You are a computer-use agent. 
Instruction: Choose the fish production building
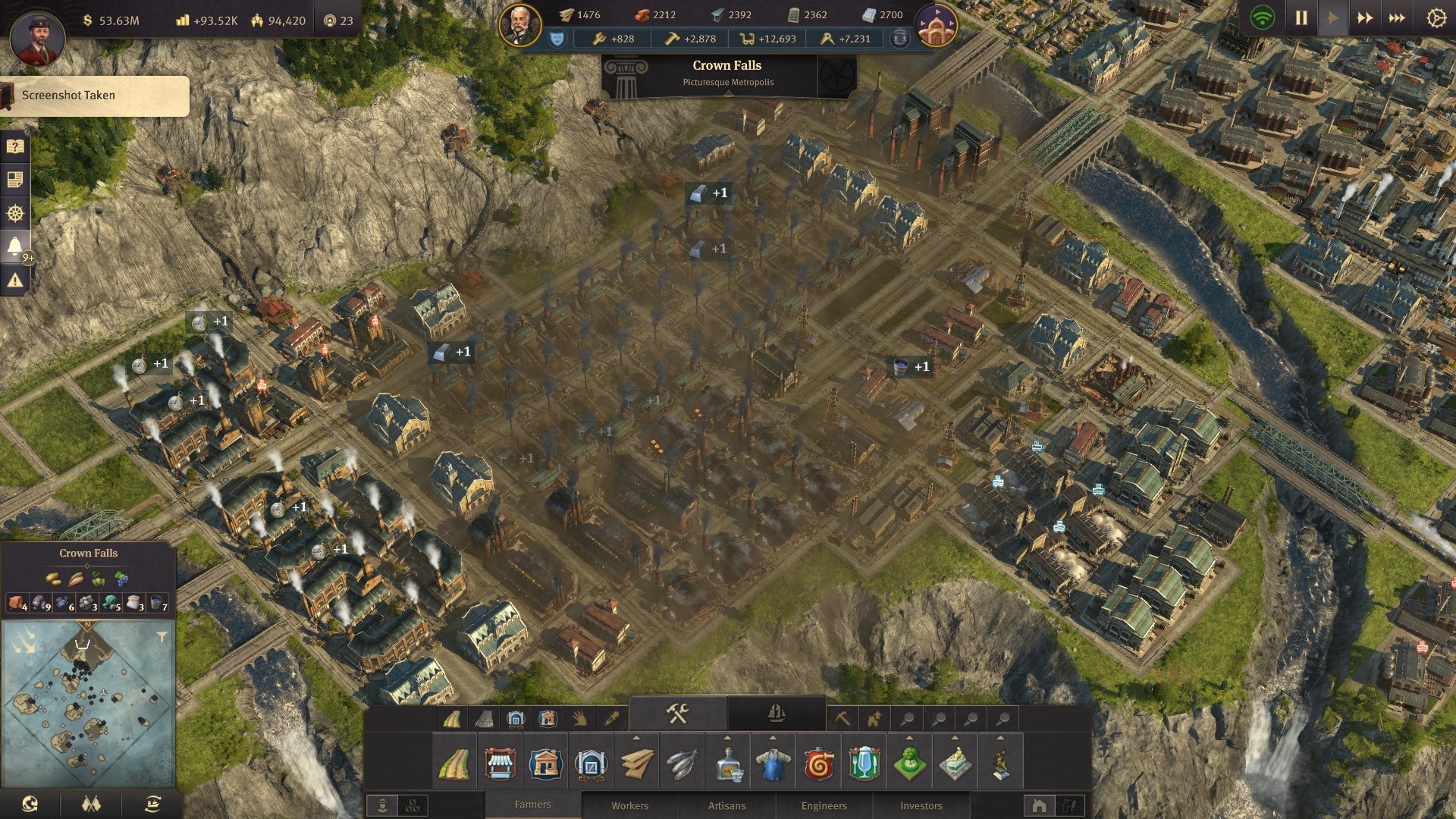click(682, 764)
